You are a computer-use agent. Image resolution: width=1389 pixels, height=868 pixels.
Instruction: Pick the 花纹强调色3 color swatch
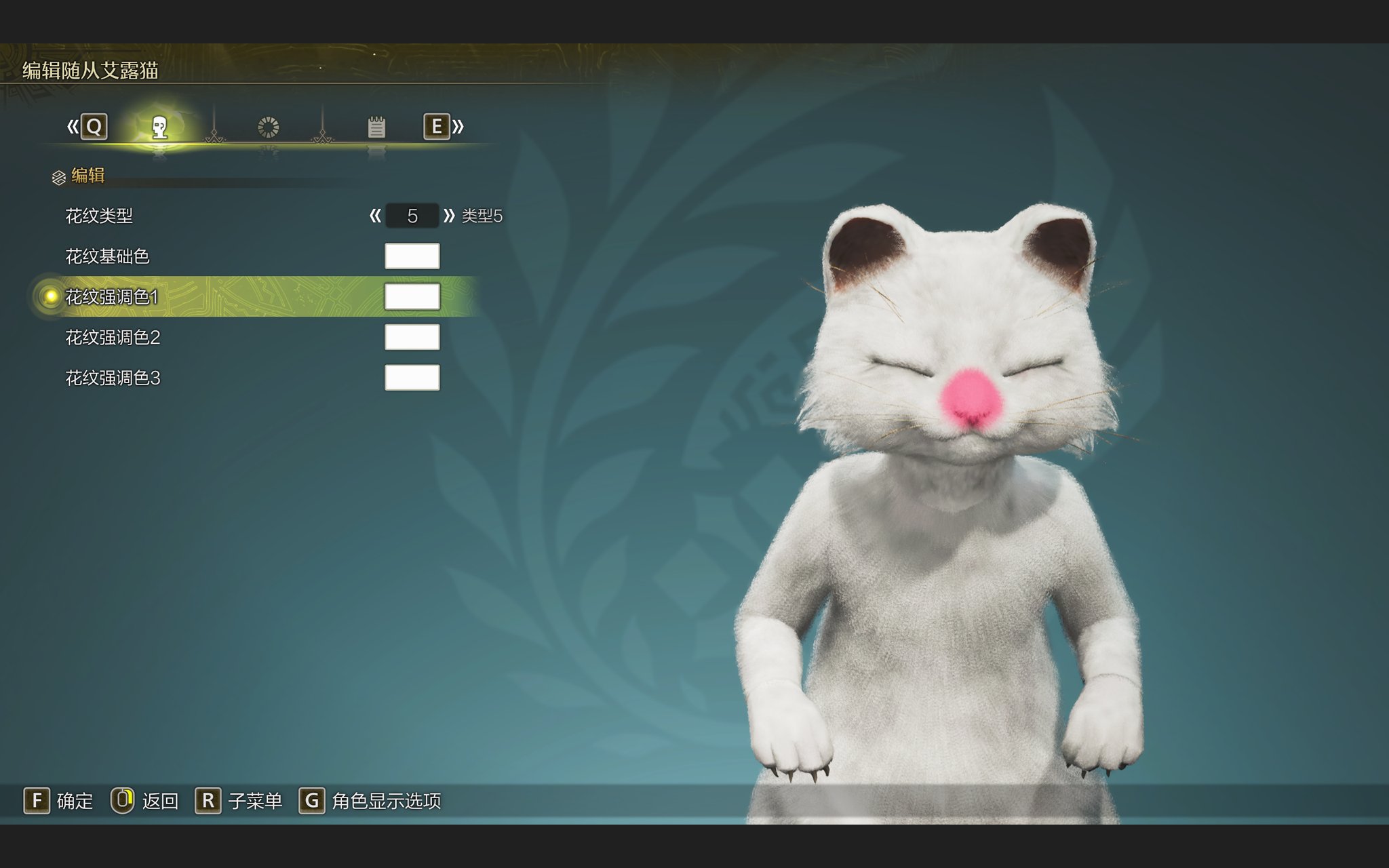coord(412,378)
